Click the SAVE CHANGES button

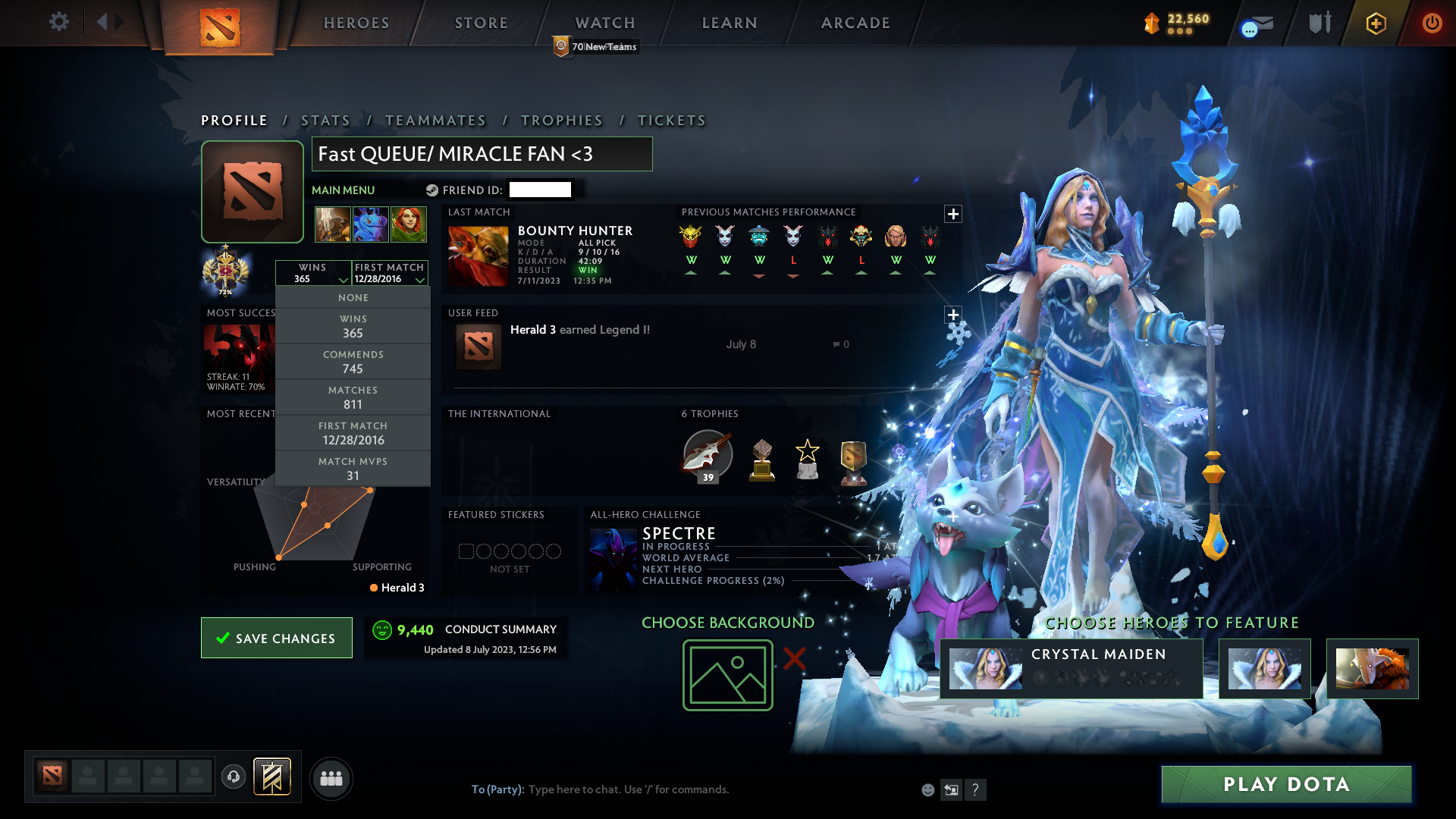pyautogui.click(x=276, y=638)
